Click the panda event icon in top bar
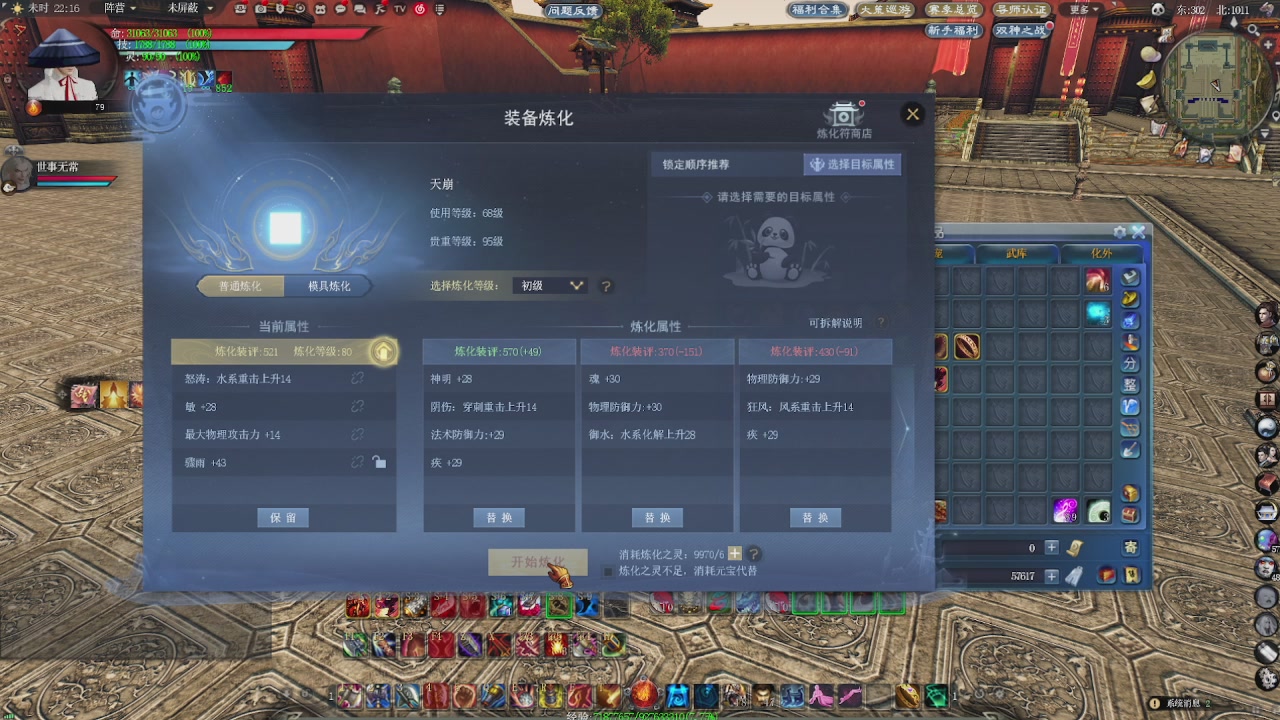The width and height of the screenshot is (1280, 720). coord(320,9)
